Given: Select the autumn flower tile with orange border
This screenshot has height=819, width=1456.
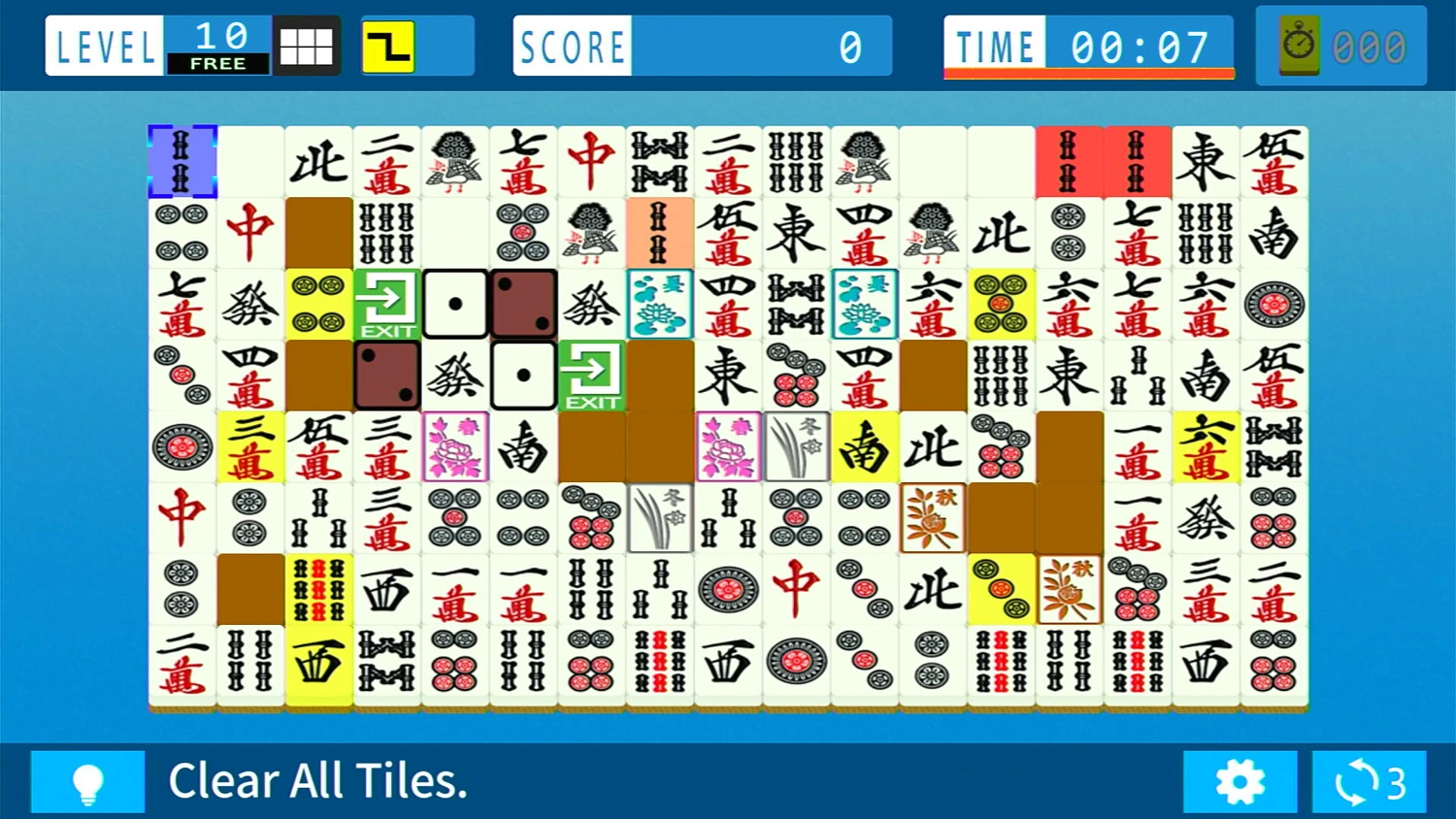Looking at the screenshot, I should [x=932, y=517].
